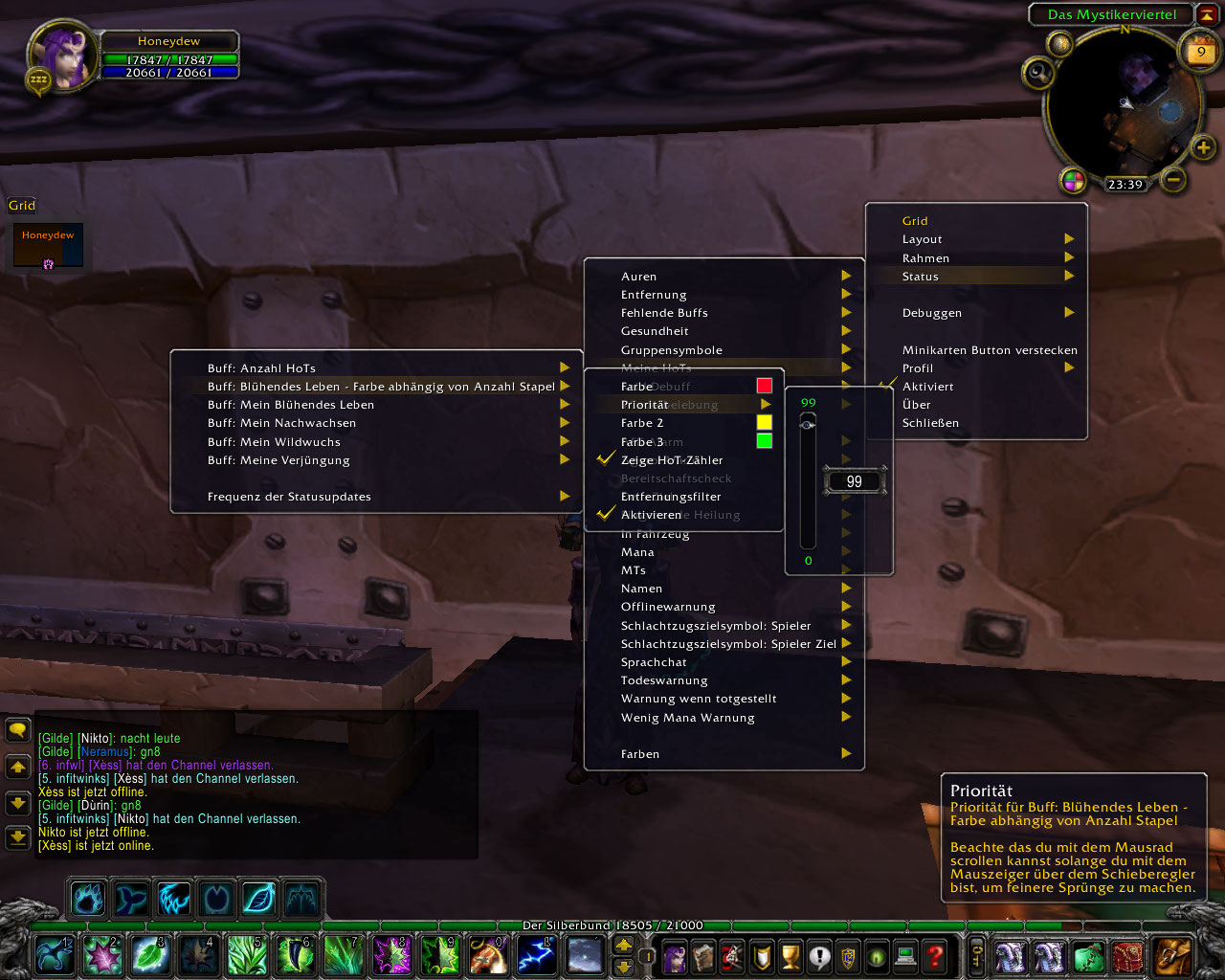This screenshot has height=980, width=1225.
Task: Toggle the Zeige HoT-Zähler option
Action: pyautogui.click(x=671, y=460)
